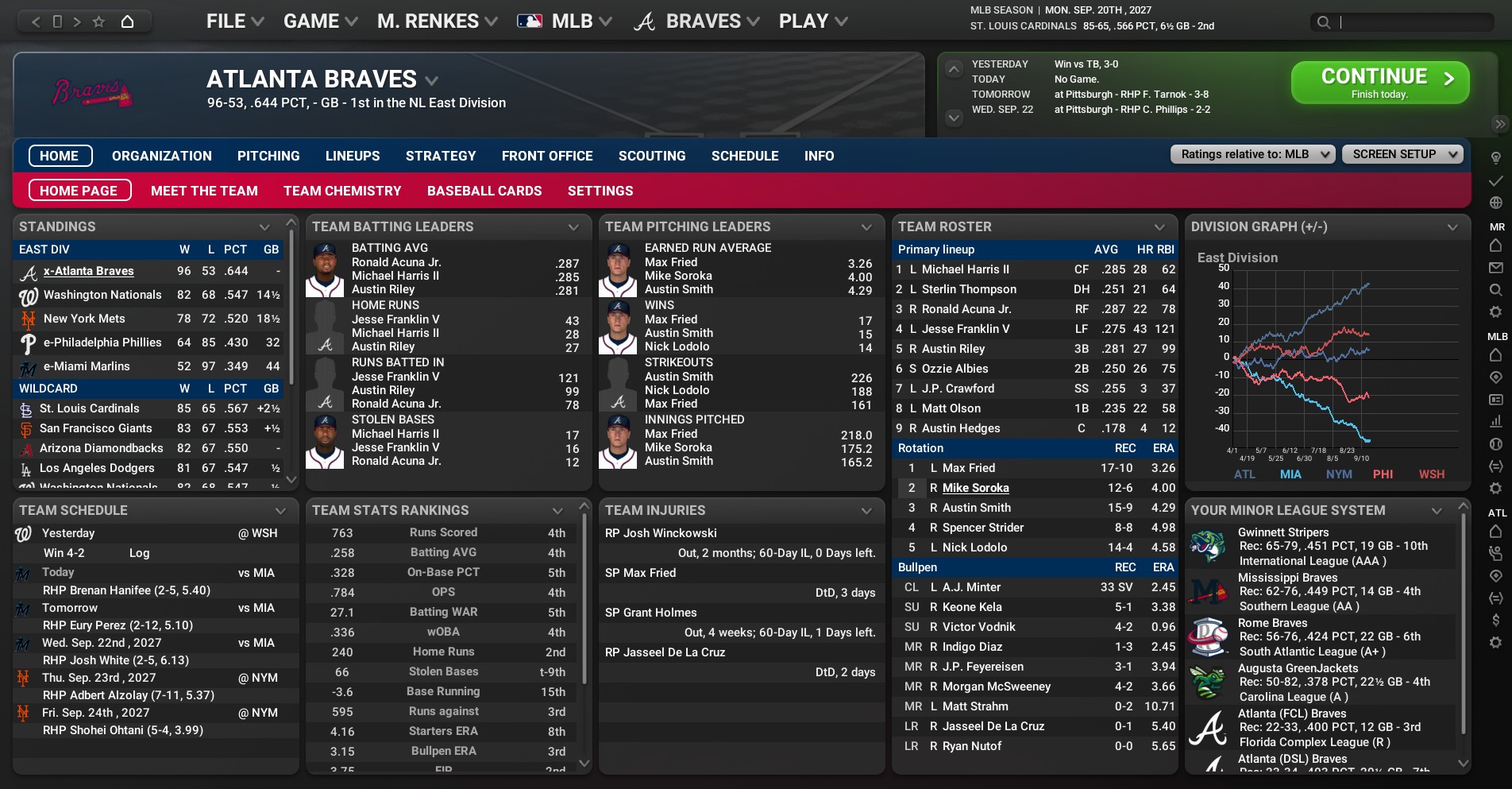
Task: Open the x-Atlanta Braves standings link
Action: click(x=89, y=271)
